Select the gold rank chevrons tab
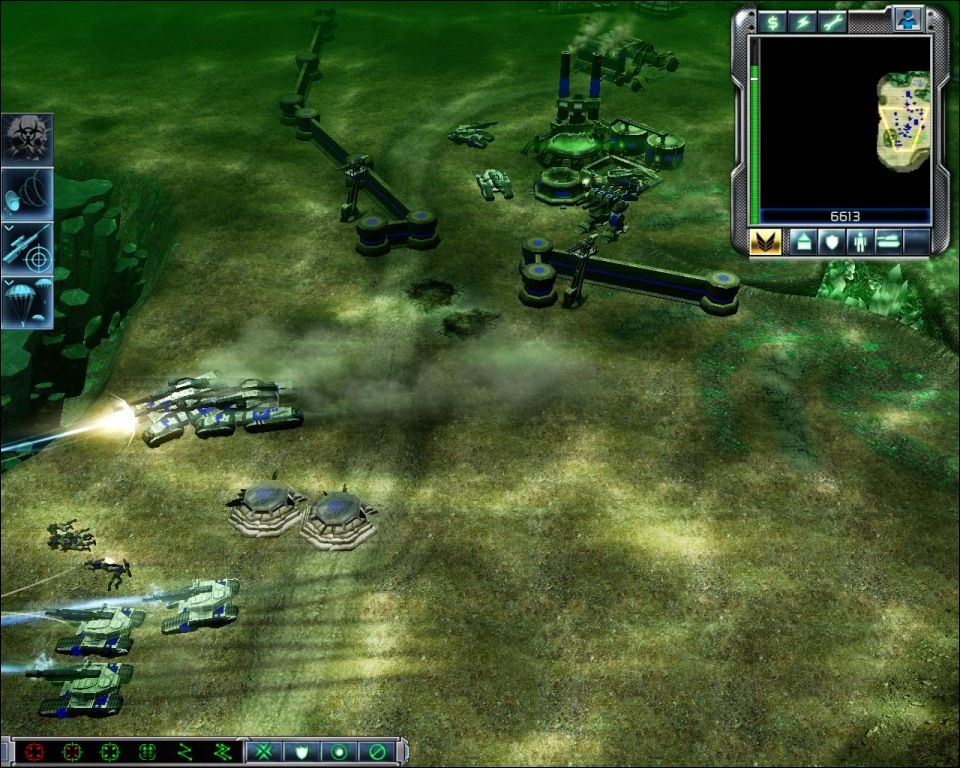Image resolution: width=960 pixels, height=768 pixels. [765, 242]
